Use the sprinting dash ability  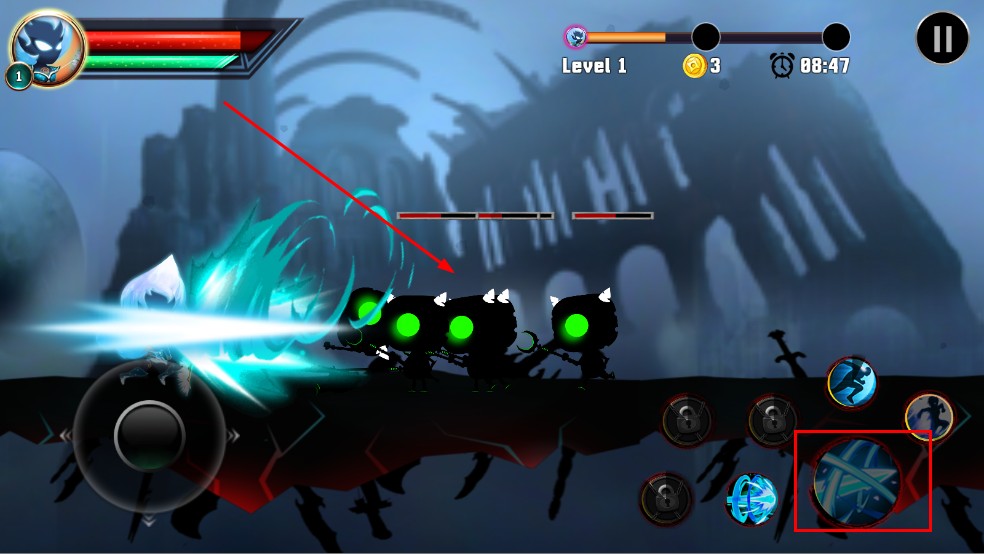[x=852, y=382]
